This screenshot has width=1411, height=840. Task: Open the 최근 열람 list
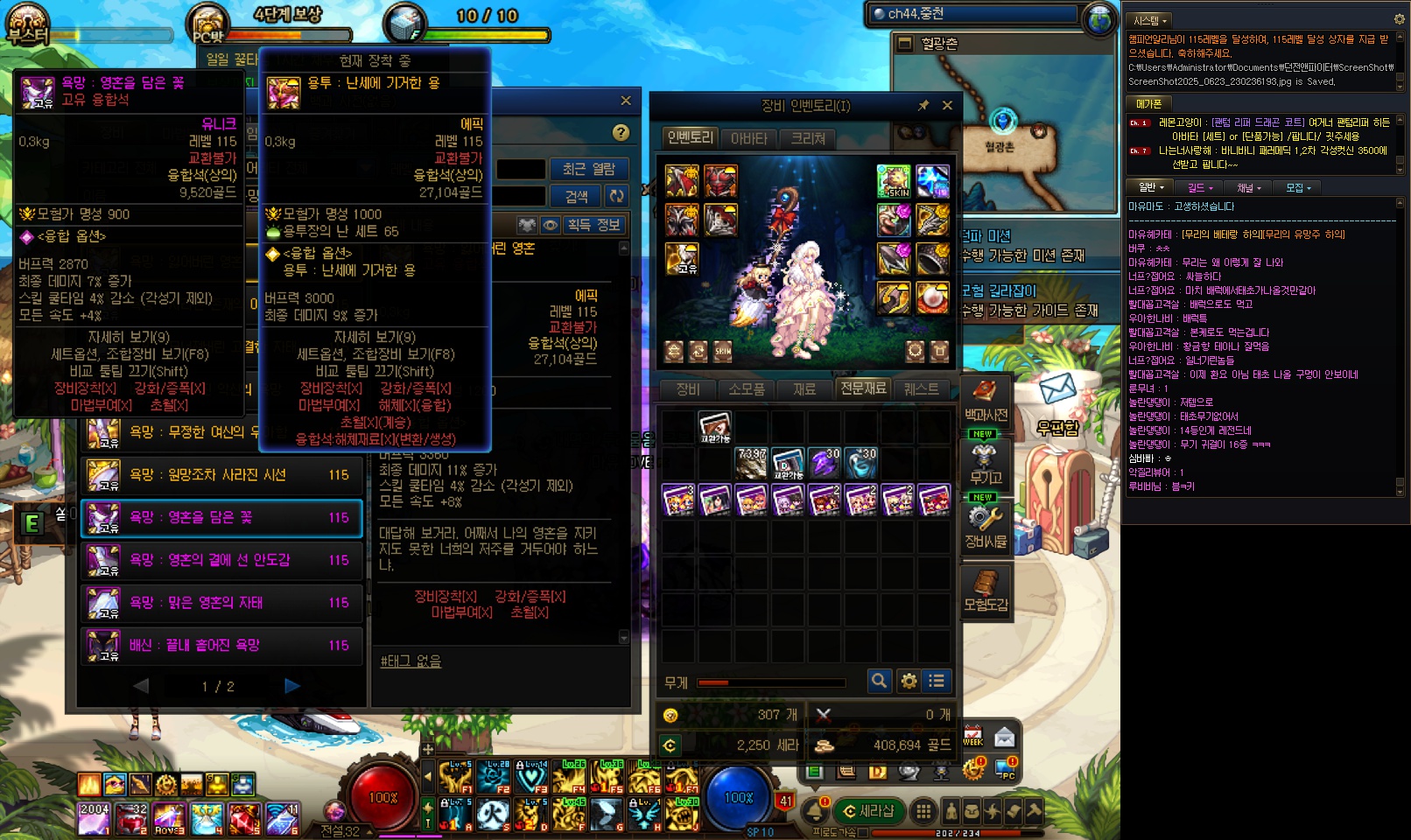(x=588, y=169)
